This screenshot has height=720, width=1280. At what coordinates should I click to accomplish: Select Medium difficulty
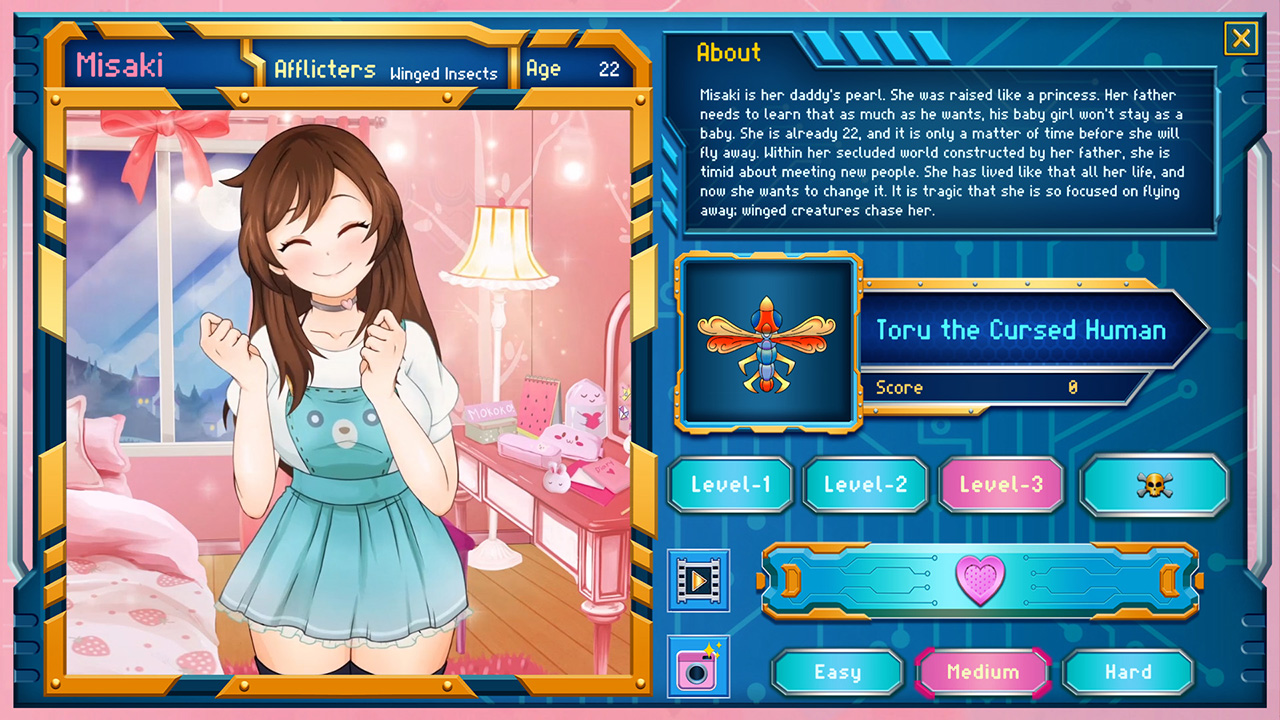click(983, 672)
